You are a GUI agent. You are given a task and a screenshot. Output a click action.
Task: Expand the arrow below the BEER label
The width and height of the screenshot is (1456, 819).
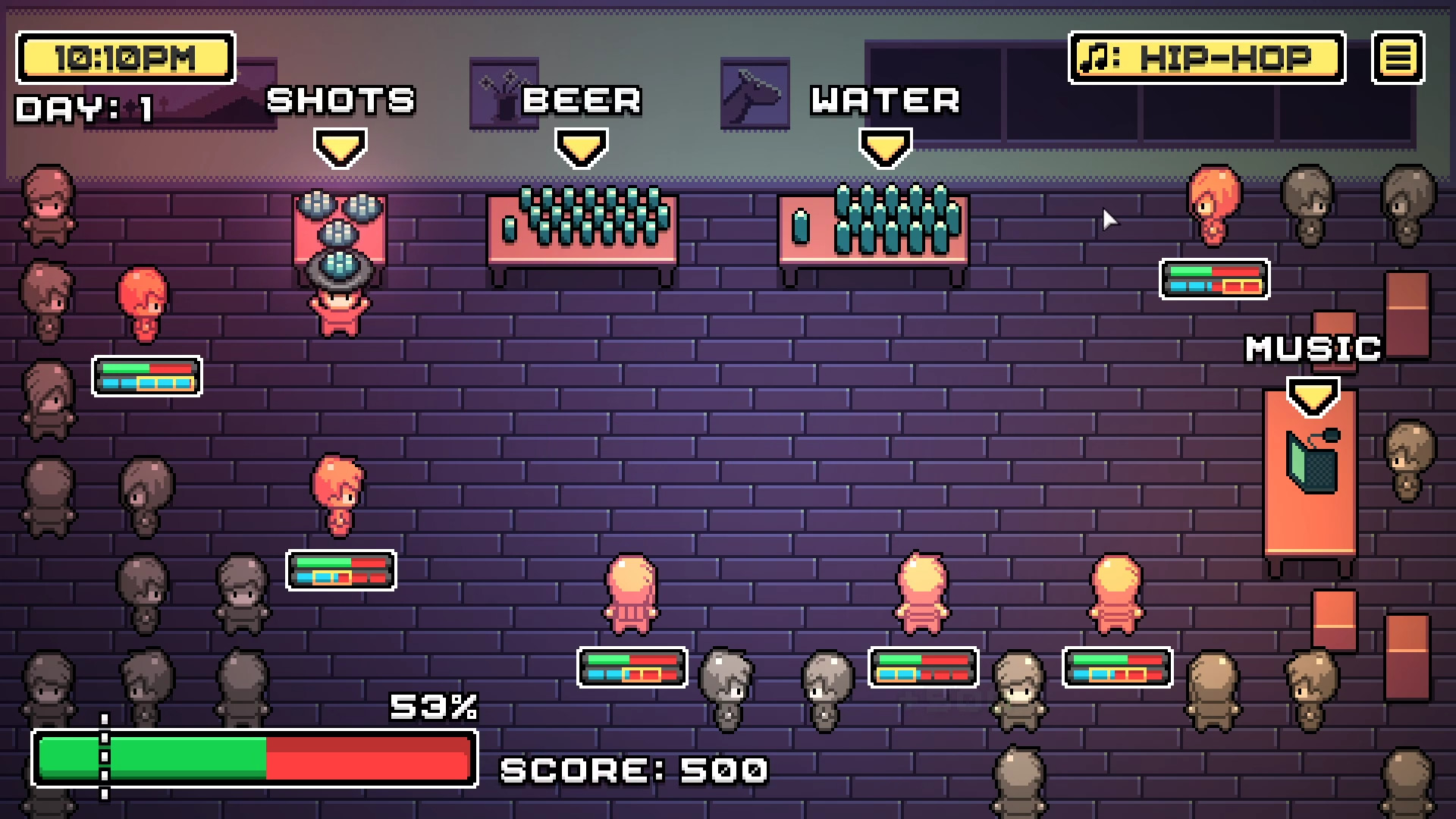[x=580, y=147]
